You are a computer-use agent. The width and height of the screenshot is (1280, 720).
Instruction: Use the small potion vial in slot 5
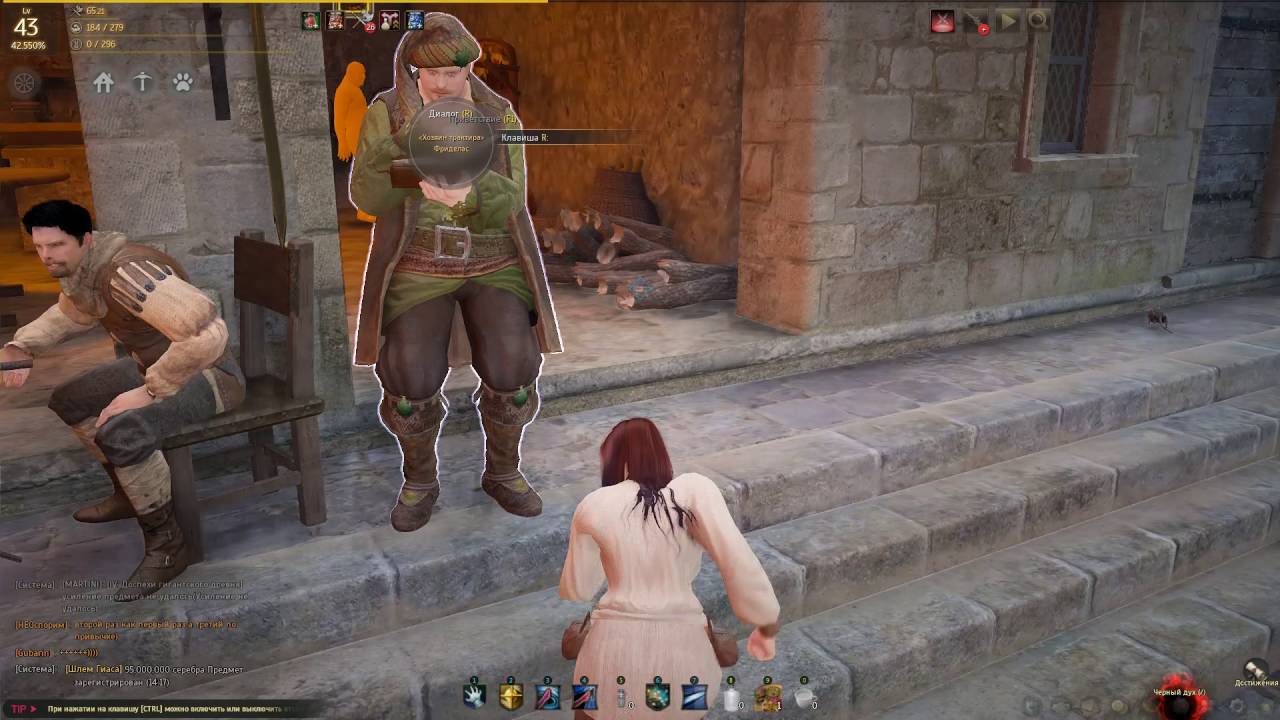621,696
